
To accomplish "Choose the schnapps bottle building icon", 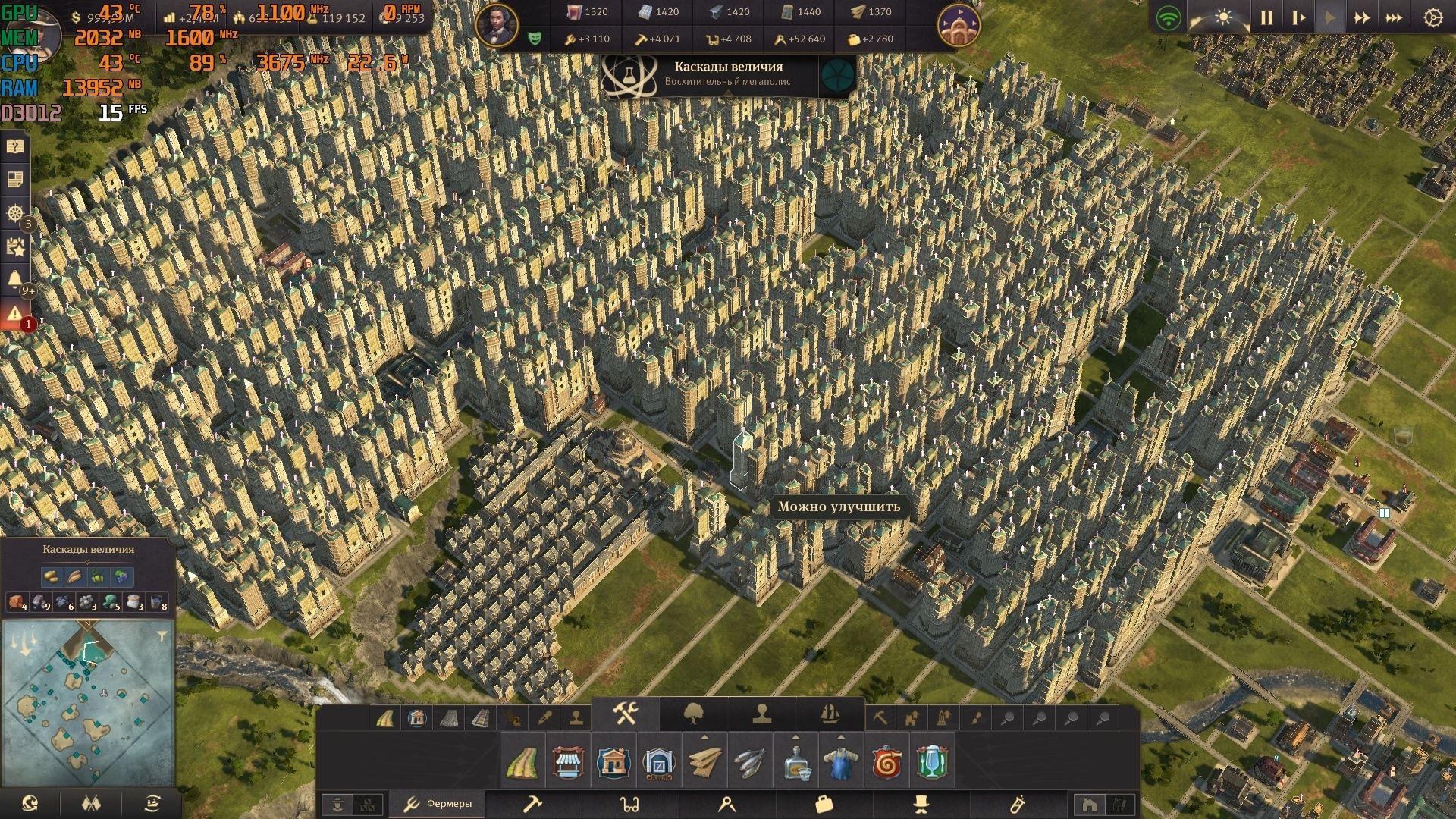I will 795,761.
